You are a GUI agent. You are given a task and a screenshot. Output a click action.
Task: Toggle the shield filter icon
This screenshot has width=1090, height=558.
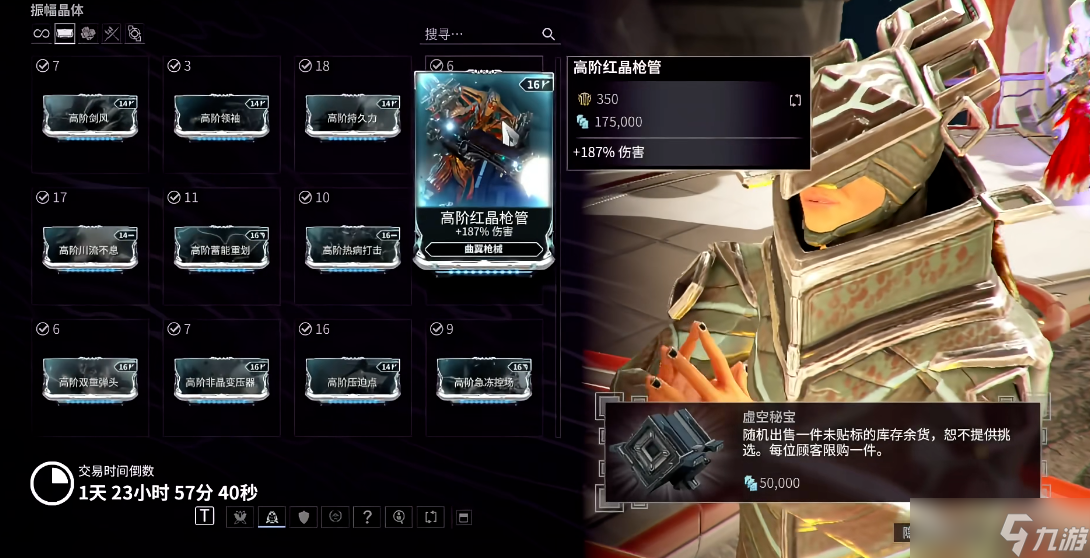[304, 516]
